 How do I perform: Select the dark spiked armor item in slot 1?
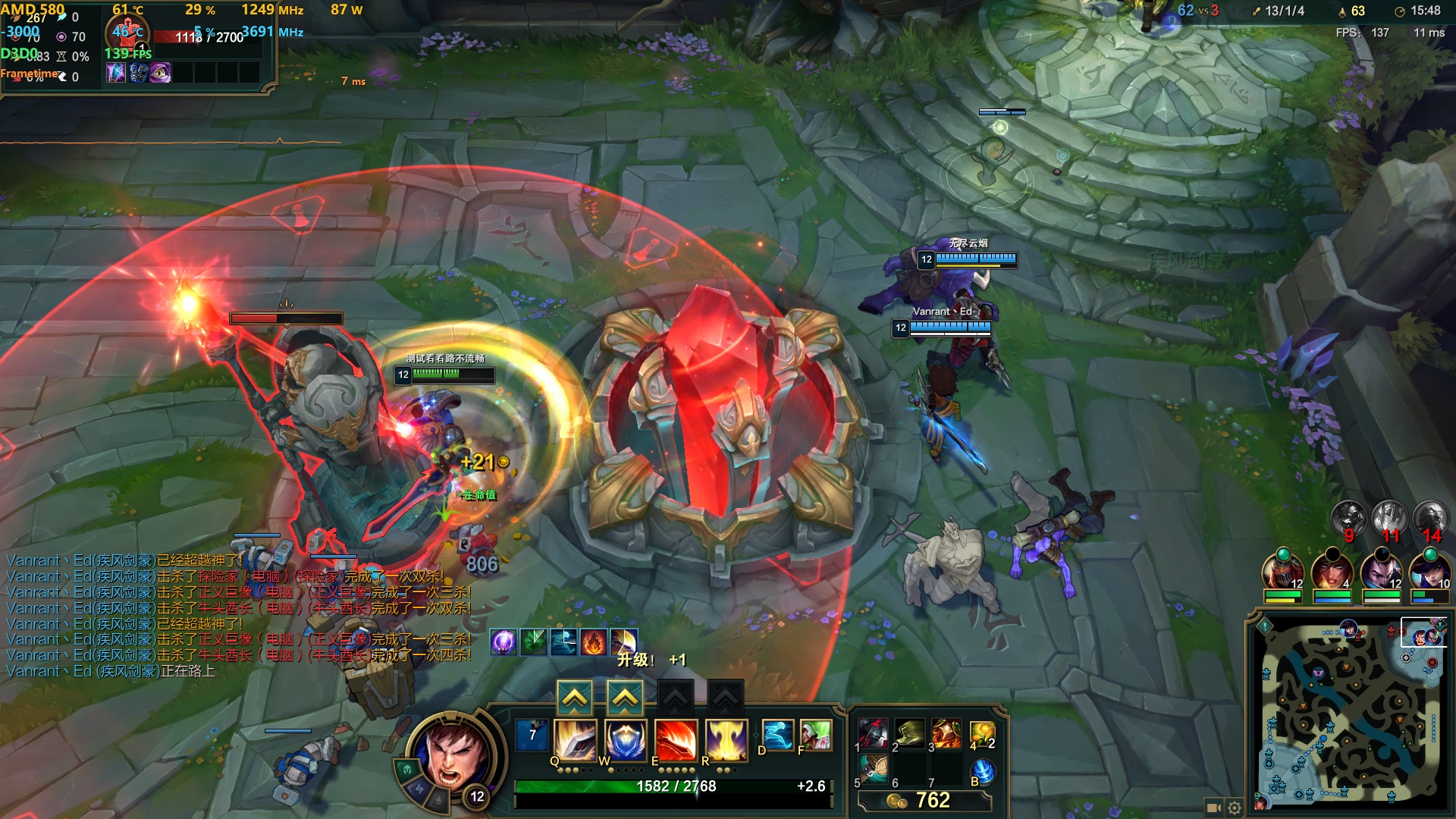coord(873,733)
